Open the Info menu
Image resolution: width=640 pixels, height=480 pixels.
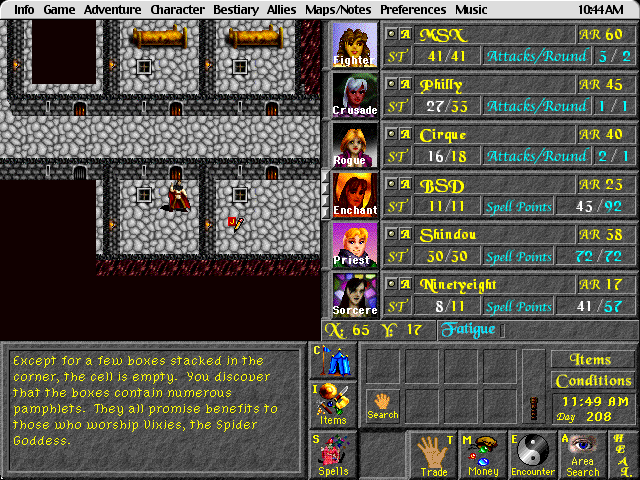[24, 9]
